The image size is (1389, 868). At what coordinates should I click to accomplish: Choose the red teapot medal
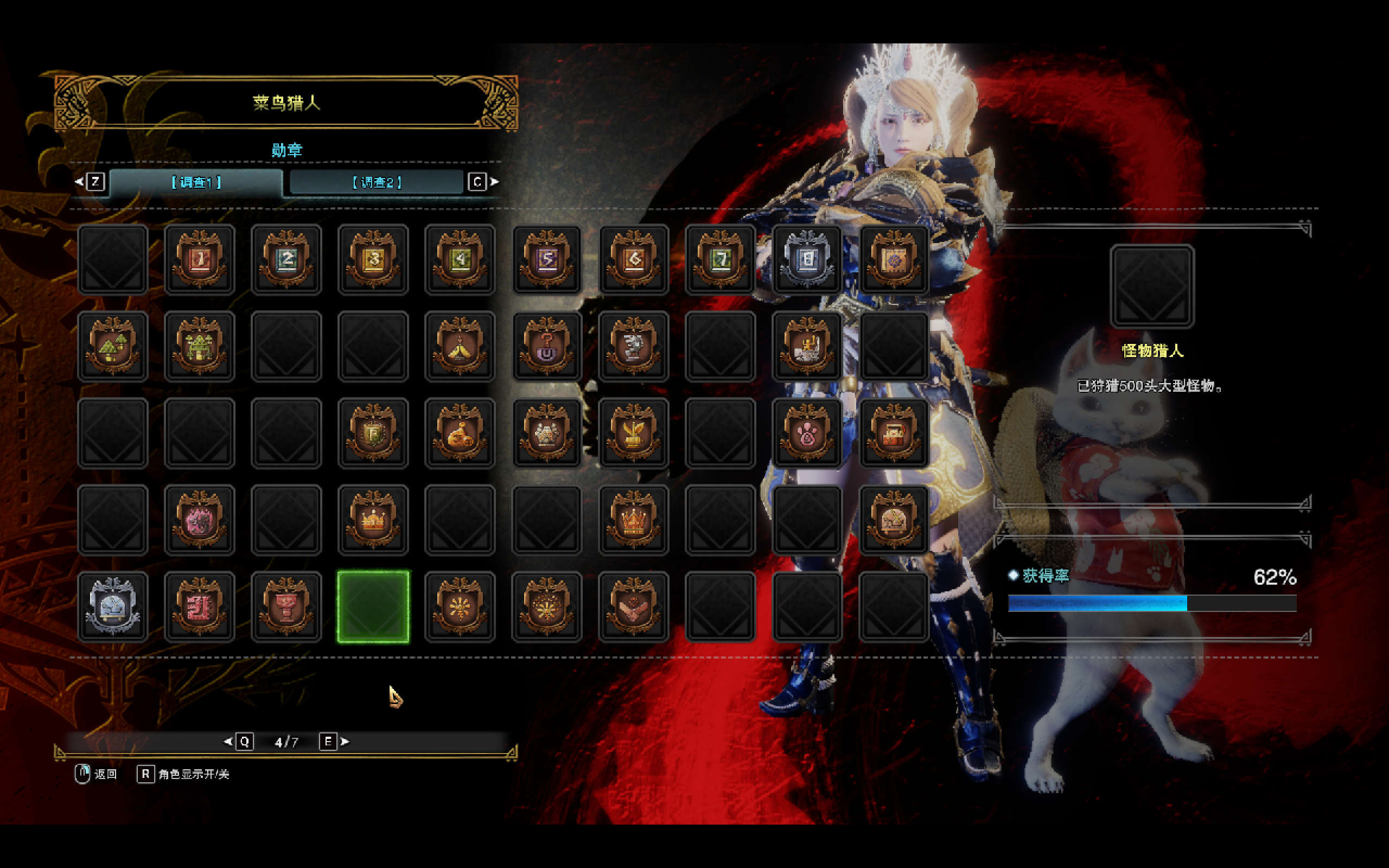(894, 433)
